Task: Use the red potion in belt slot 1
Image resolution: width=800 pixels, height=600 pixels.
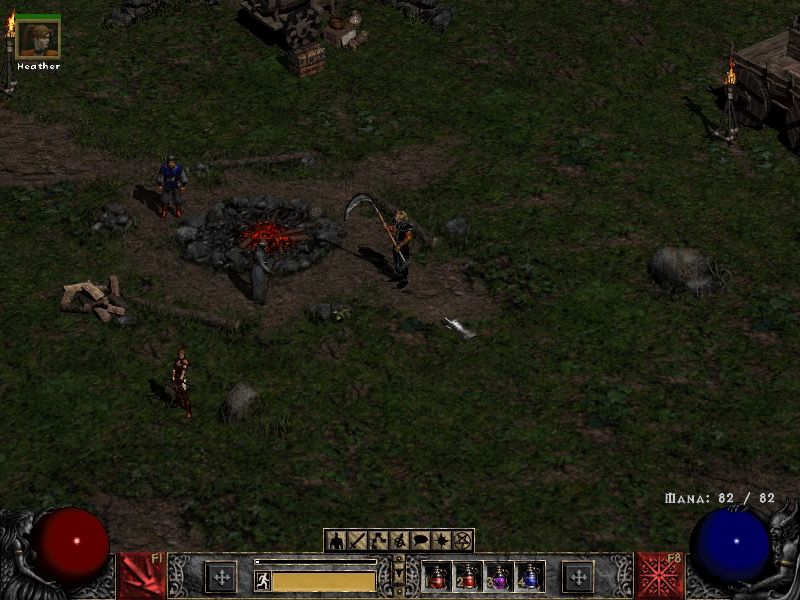Action: tap(437, 577)
